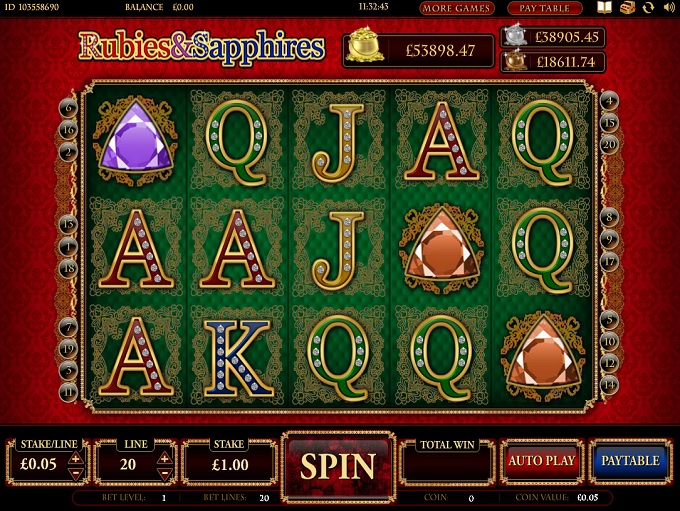Click the refresh arrows icon
The height and width of the screenshot is (511, 680).
click(x=648, y=8)
